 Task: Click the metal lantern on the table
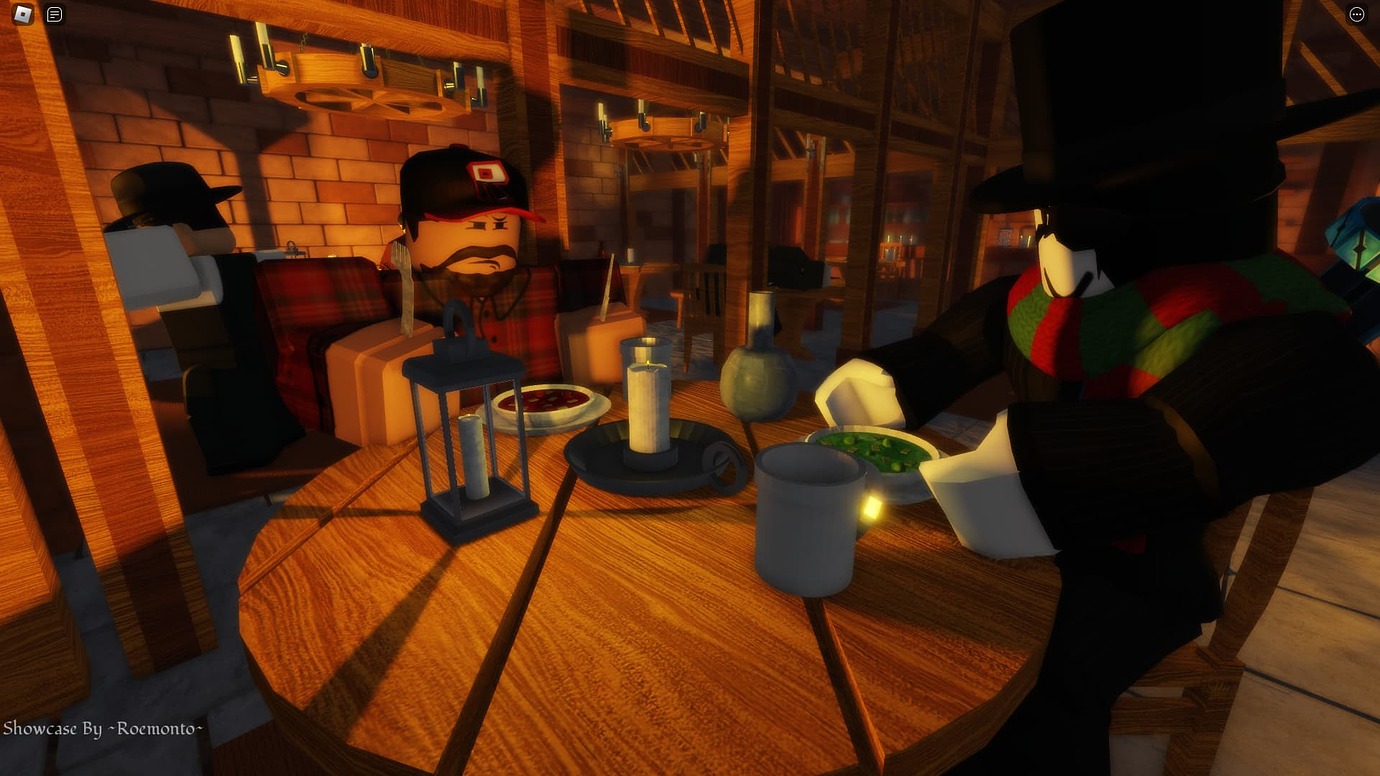470,440
